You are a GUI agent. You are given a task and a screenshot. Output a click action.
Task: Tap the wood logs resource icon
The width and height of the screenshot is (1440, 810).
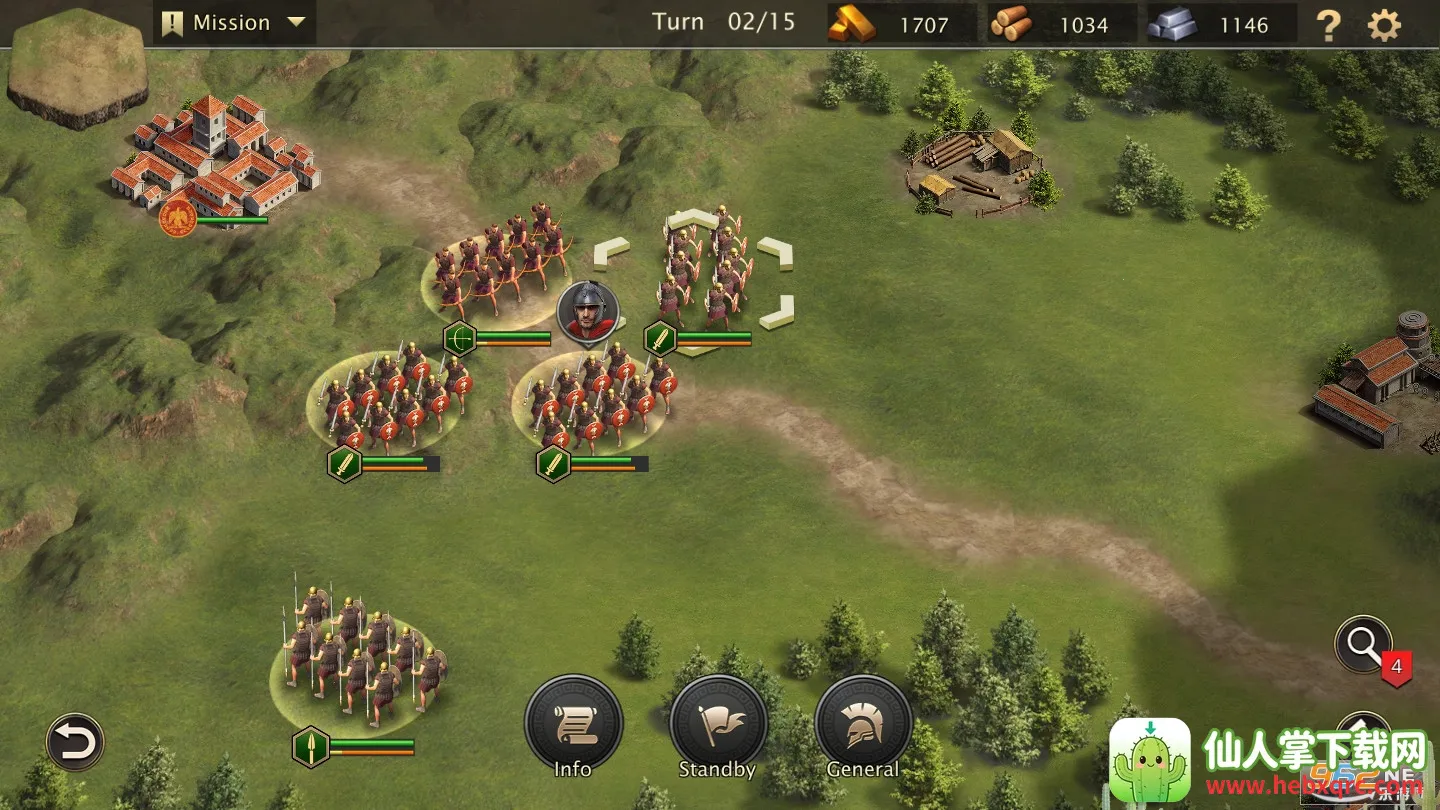point(1011,24)
